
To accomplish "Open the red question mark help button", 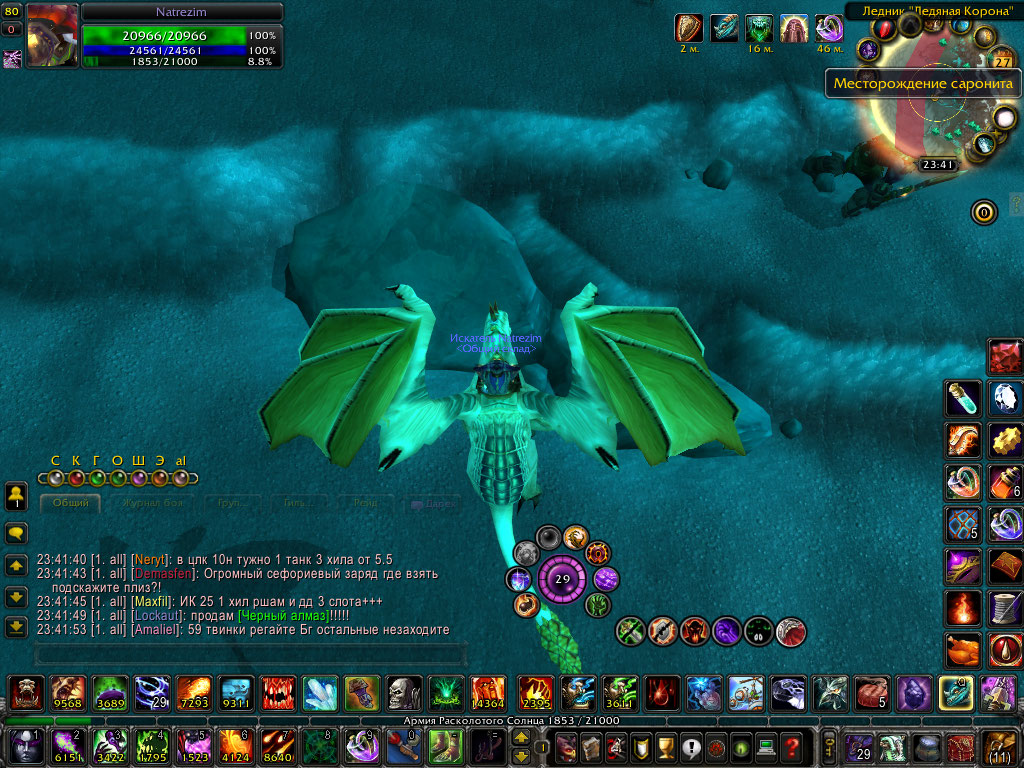I will [791, 746].
